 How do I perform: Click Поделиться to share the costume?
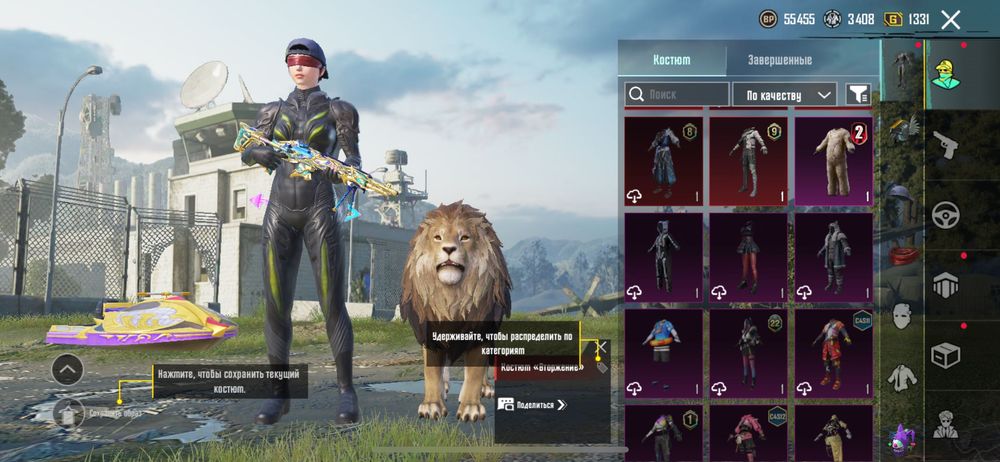(x=533, y=405)
